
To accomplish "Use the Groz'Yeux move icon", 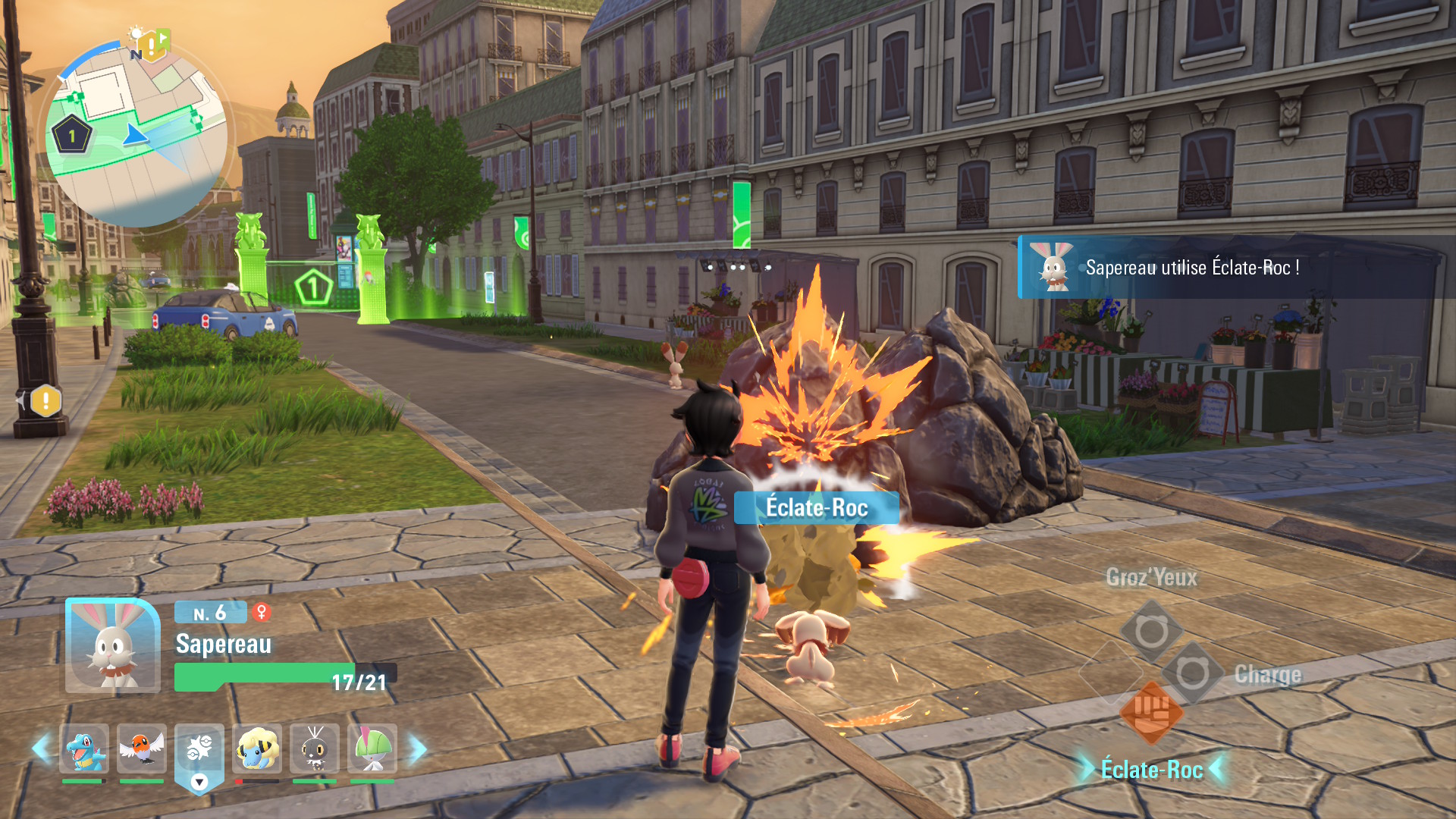I will 1151,631.
